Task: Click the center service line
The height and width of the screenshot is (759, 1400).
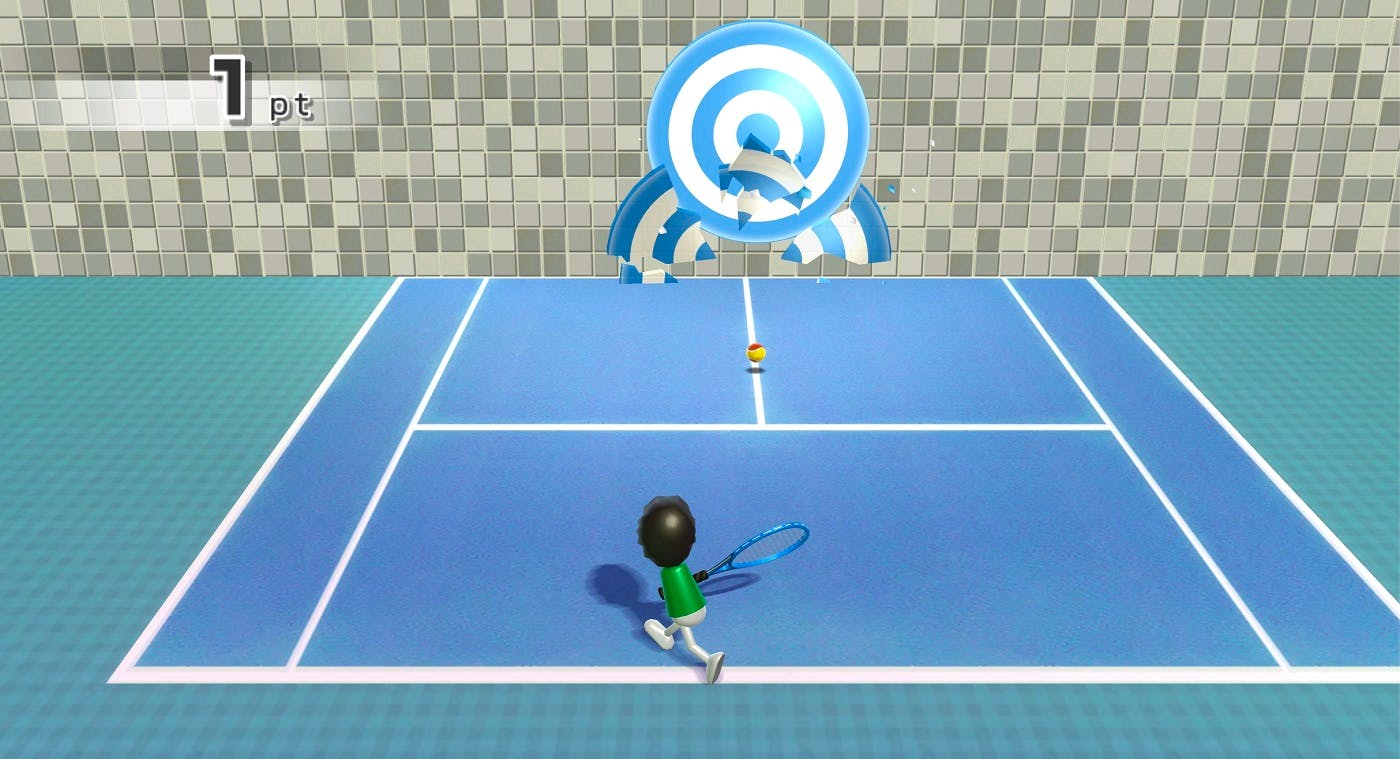Action: tap(757, 400)
